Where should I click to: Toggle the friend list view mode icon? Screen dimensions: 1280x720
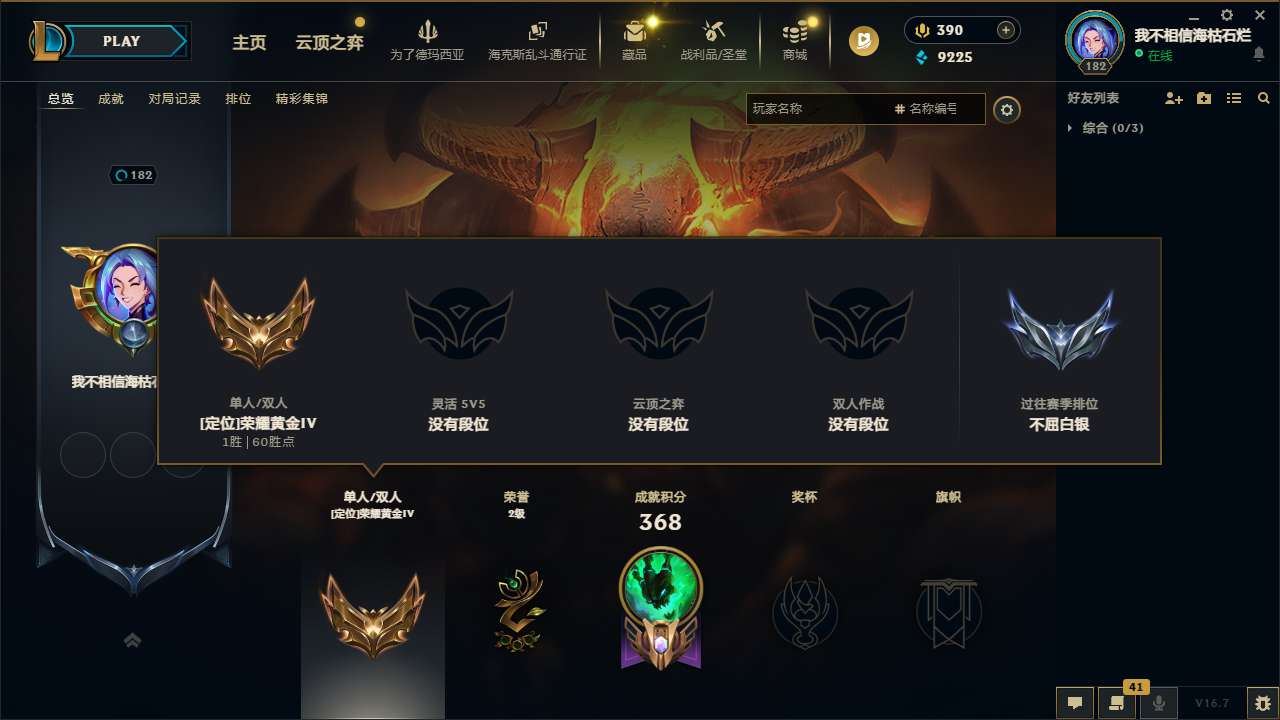tap(1234, 98)
